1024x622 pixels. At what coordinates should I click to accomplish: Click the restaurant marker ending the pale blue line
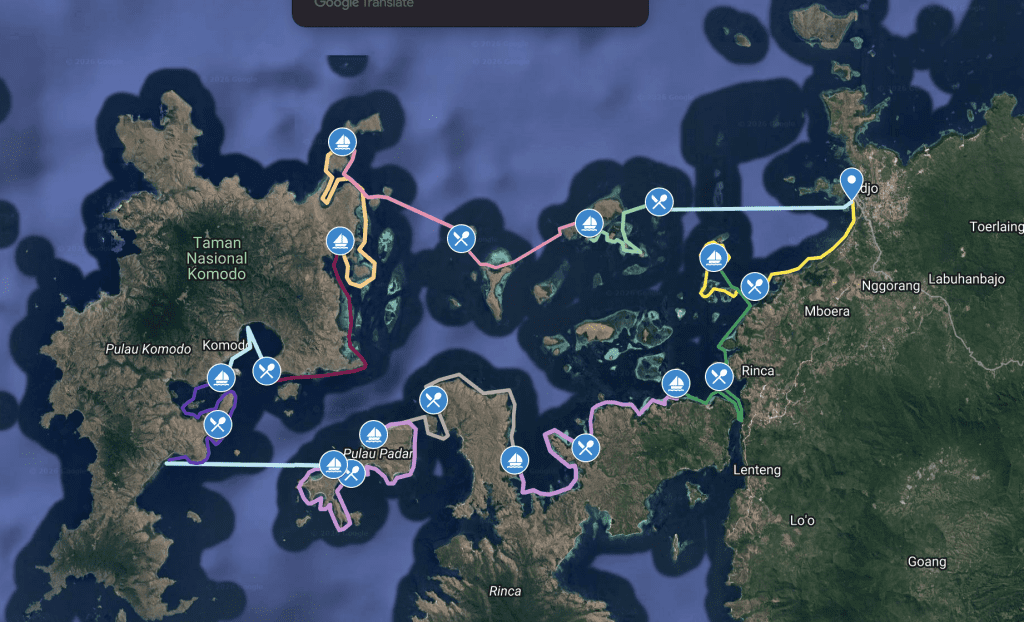pos(658,202)
